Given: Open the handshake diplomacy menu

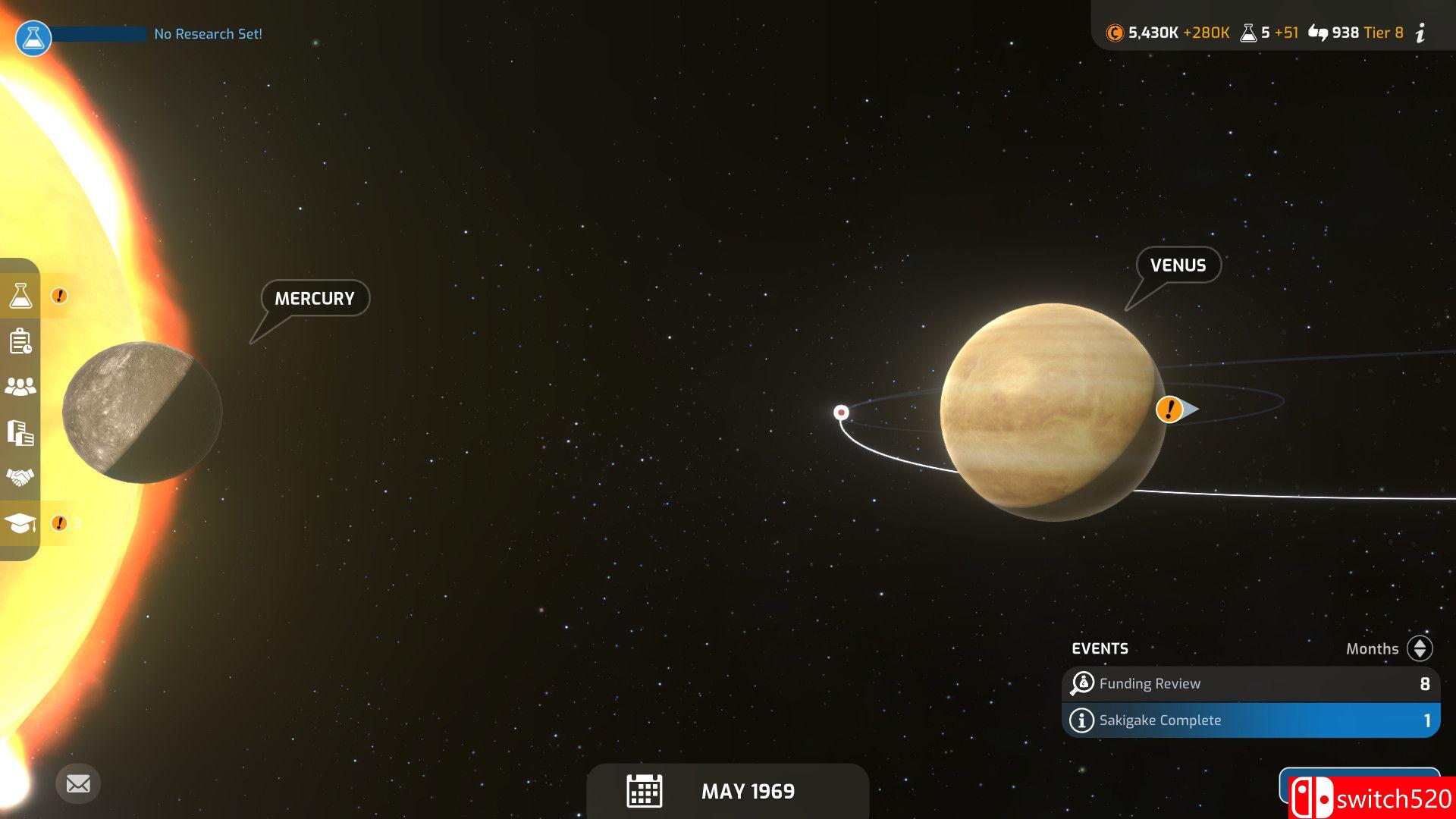Looking at the screenshot, I should (x=20, y=478).
